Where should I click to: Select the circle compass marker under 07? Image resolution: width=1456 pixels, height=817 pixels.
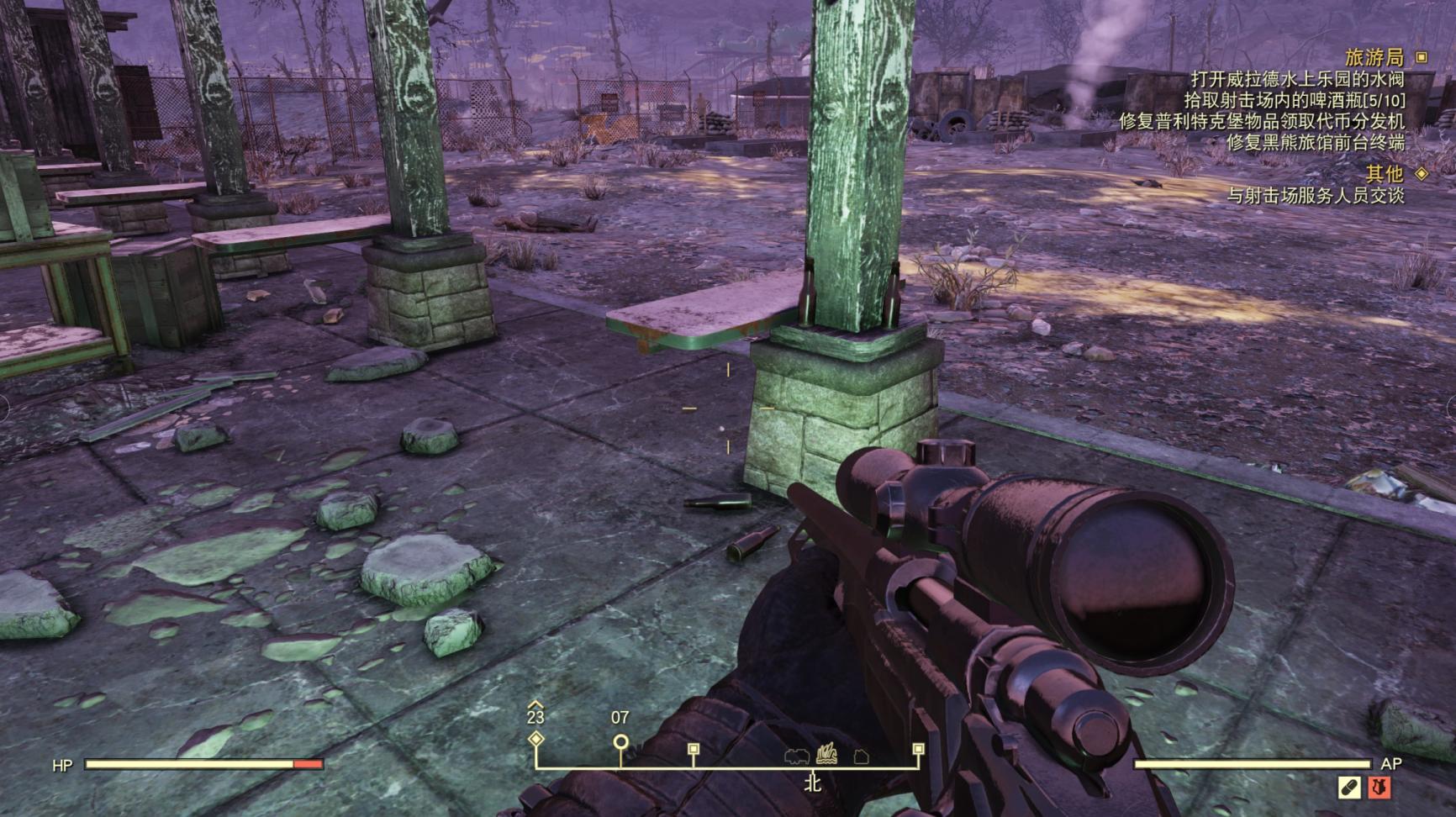[x=620, y=742]
